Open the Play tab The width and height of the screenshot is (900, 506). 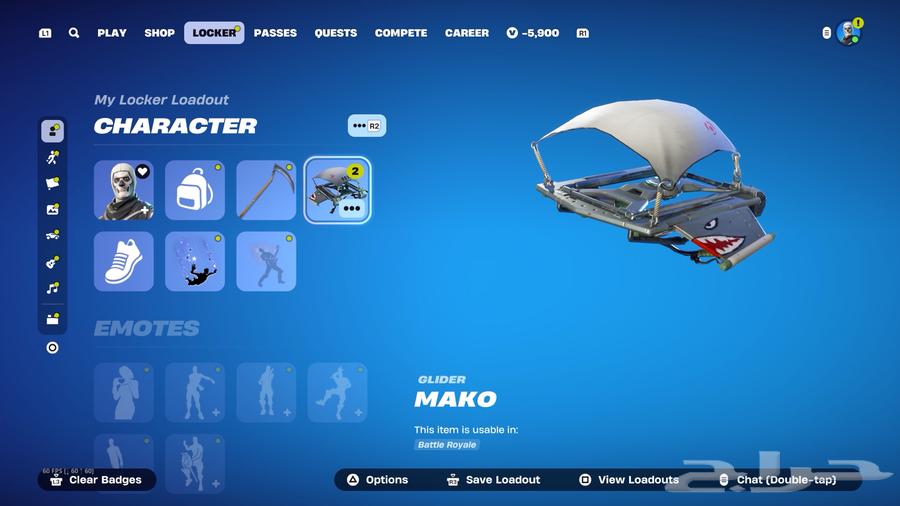pyautogui.click(x=112, y=33)
